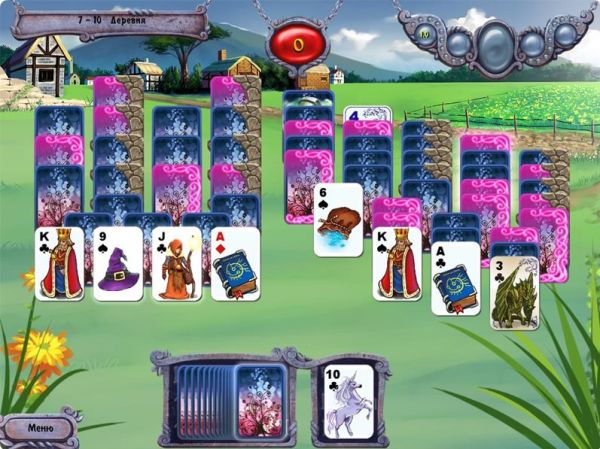Pick the 6 of spades pouch card
Image resolution: width=600 pixels, height=449 pixels.
338,220
